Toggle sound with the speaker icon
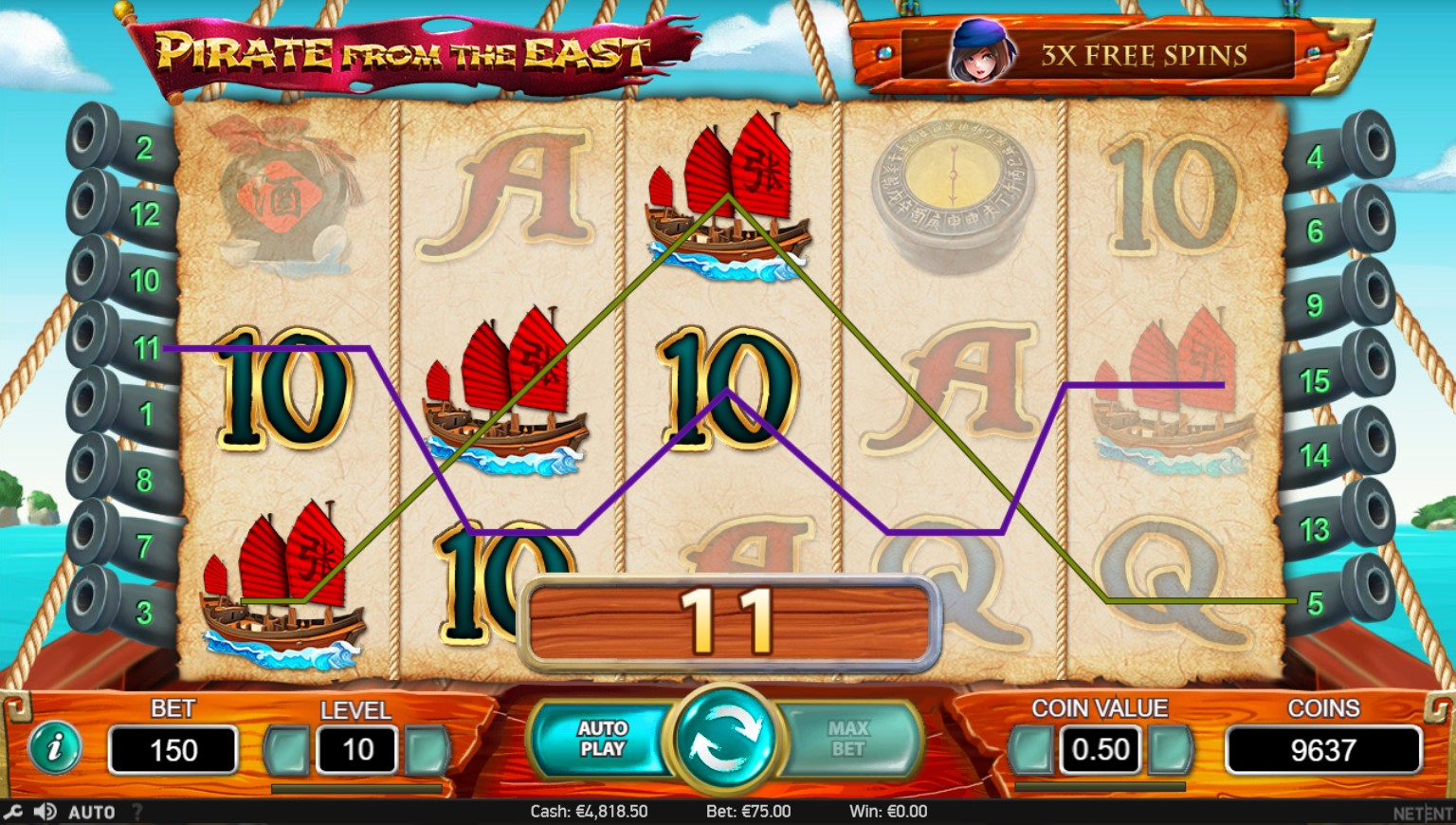 (x=44, y=812)
